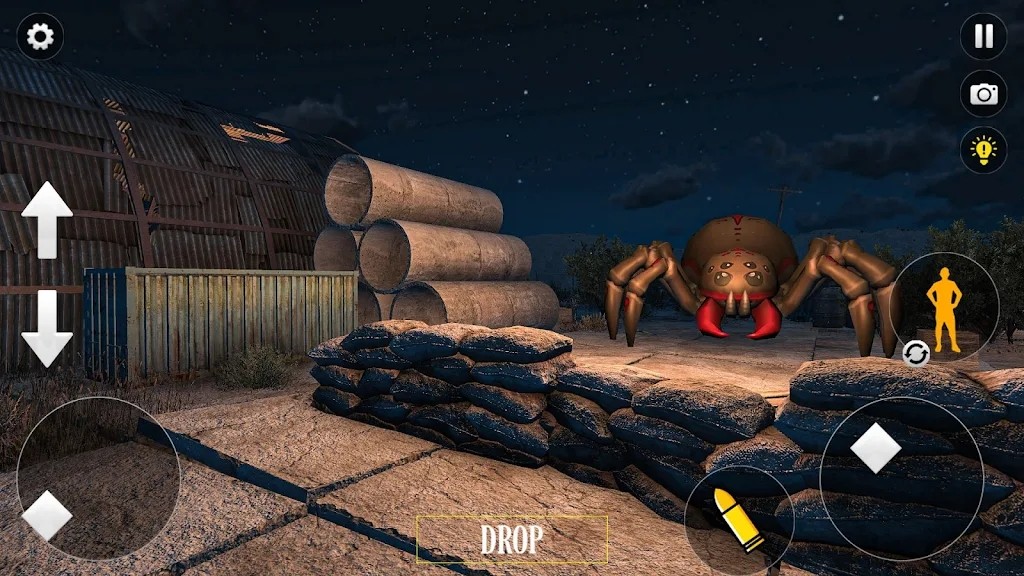Viewport: 1024px width, 576px height.
Task: Tap the left movement joystick diamond
Action: pyautogui.click(x=47, y=516)
